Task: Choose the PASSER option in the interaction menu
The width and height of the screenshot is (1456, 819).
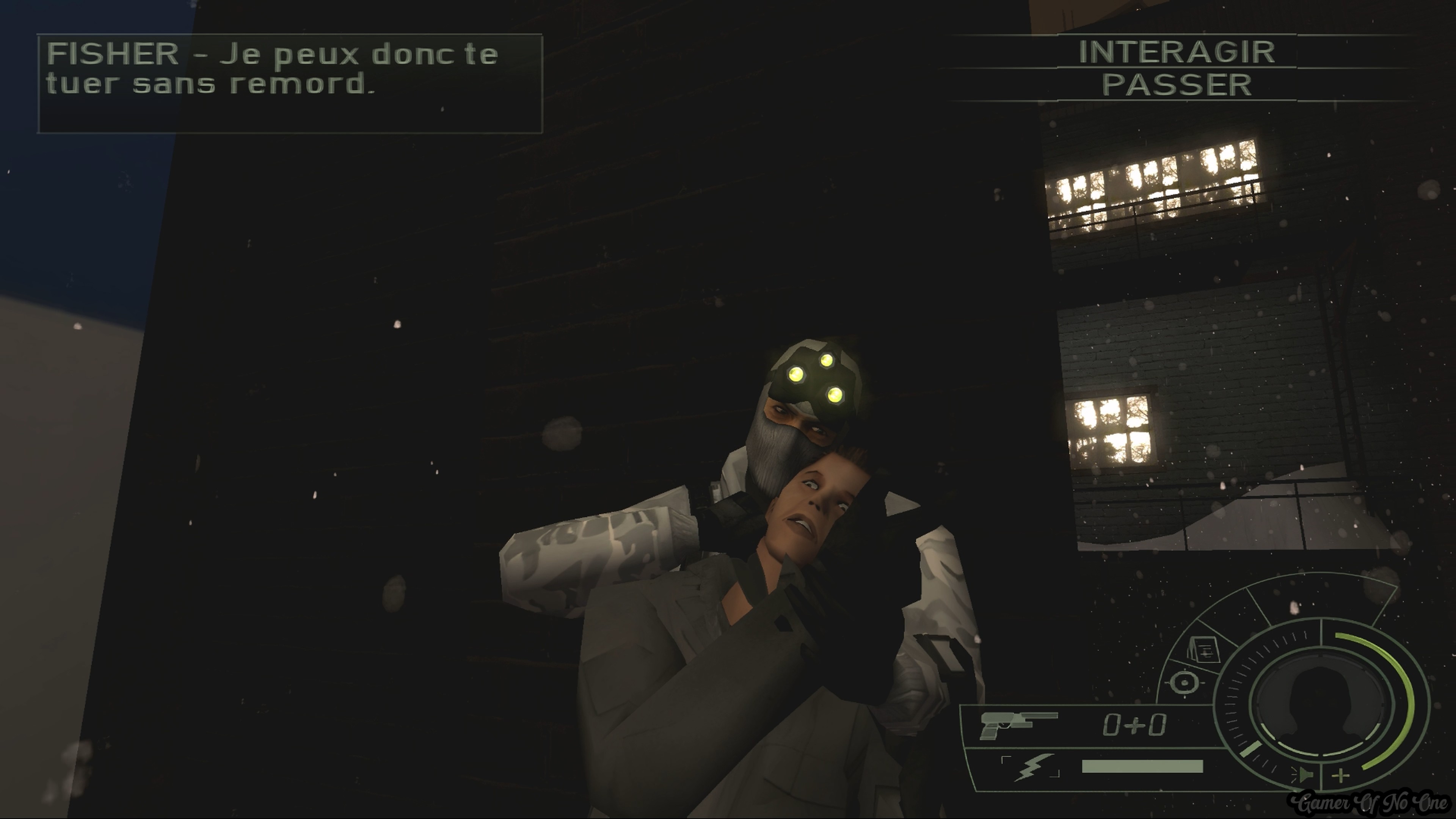Action: coord(1177,85)
